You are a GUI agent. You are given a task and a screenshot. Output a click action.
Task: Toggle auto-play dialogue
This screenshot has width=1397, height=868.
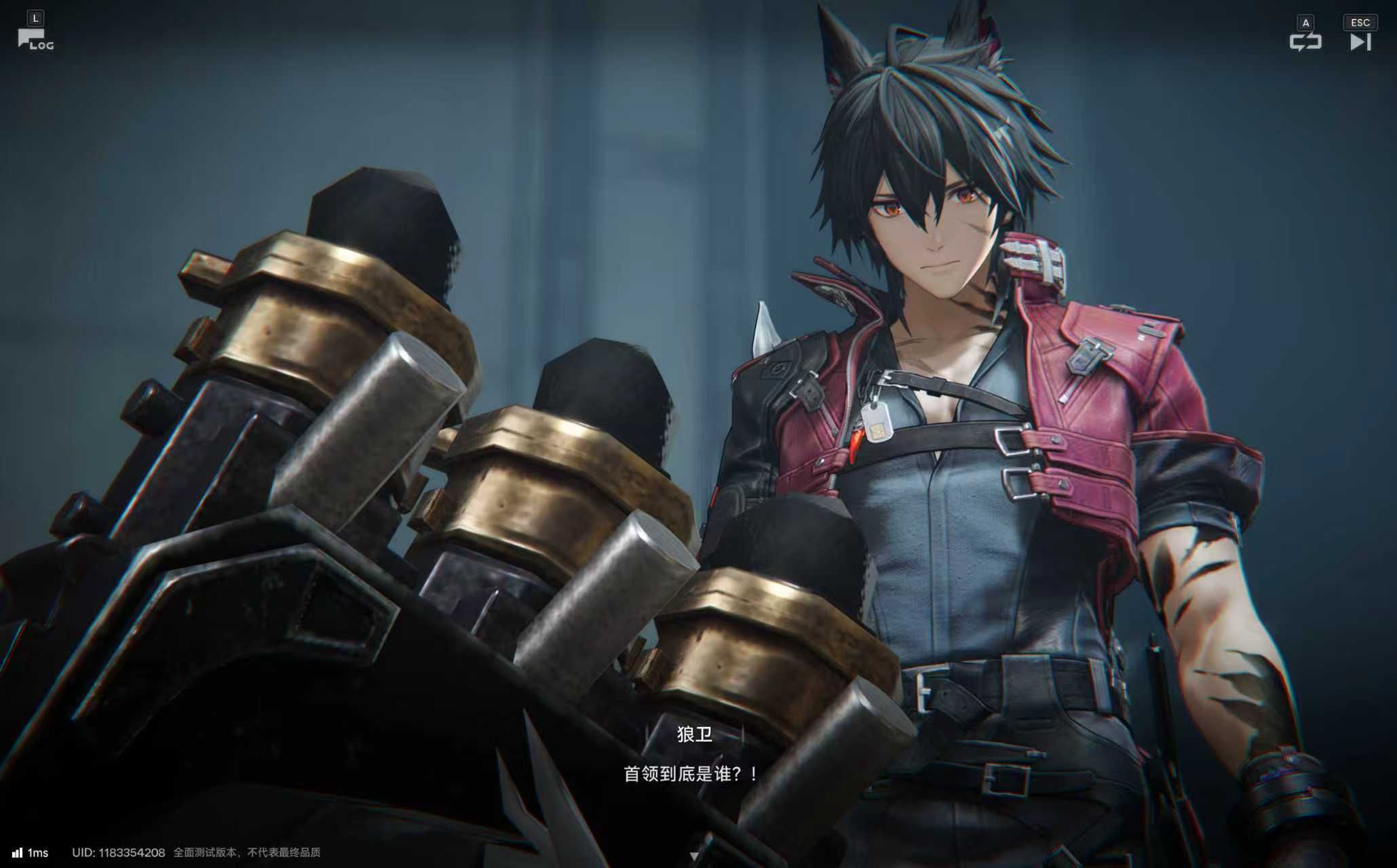[1305, 42]
